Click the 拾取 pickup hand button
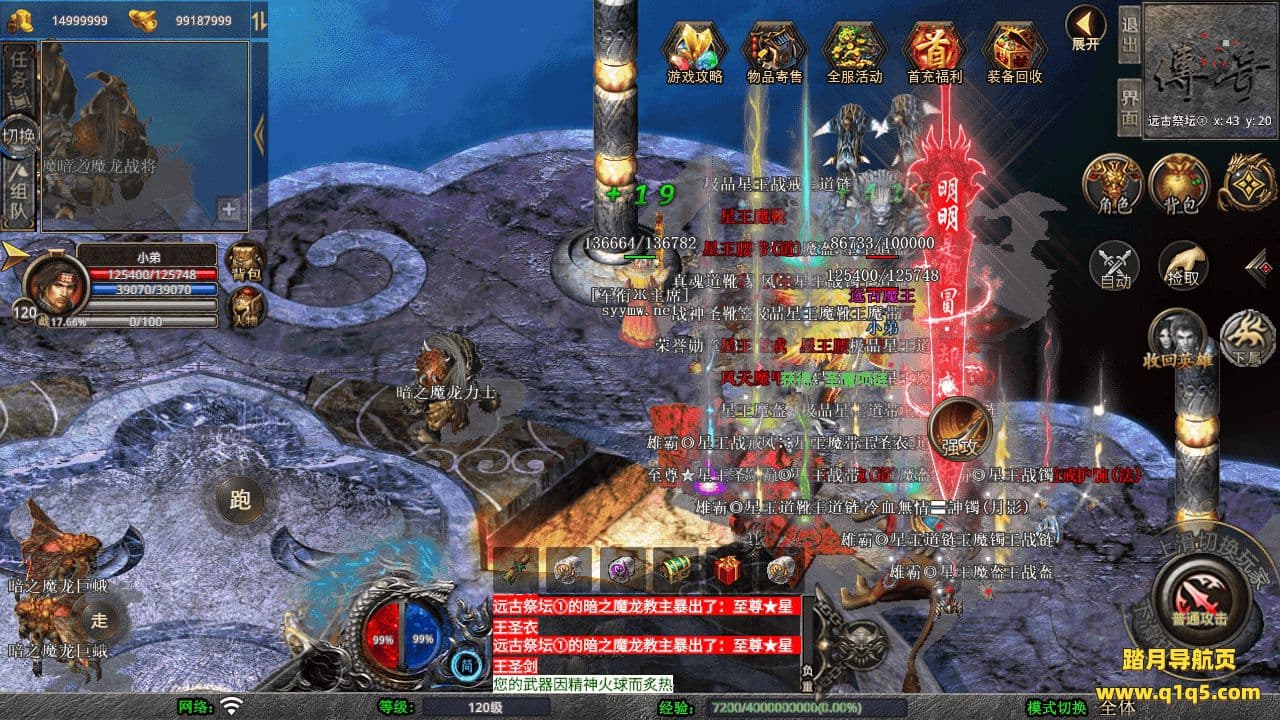The height and width of the screenshot is (720, 1280). (1182, 264)
